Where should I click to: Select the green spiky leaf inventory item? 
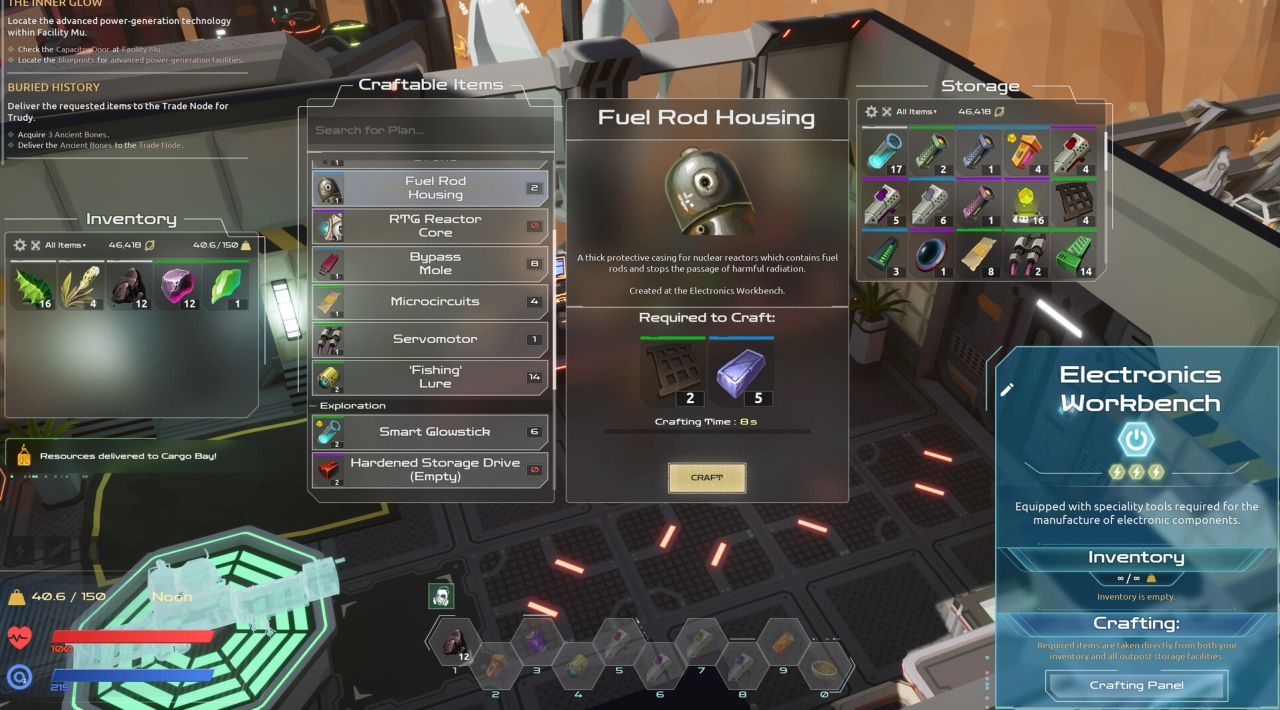coord(33,286)
